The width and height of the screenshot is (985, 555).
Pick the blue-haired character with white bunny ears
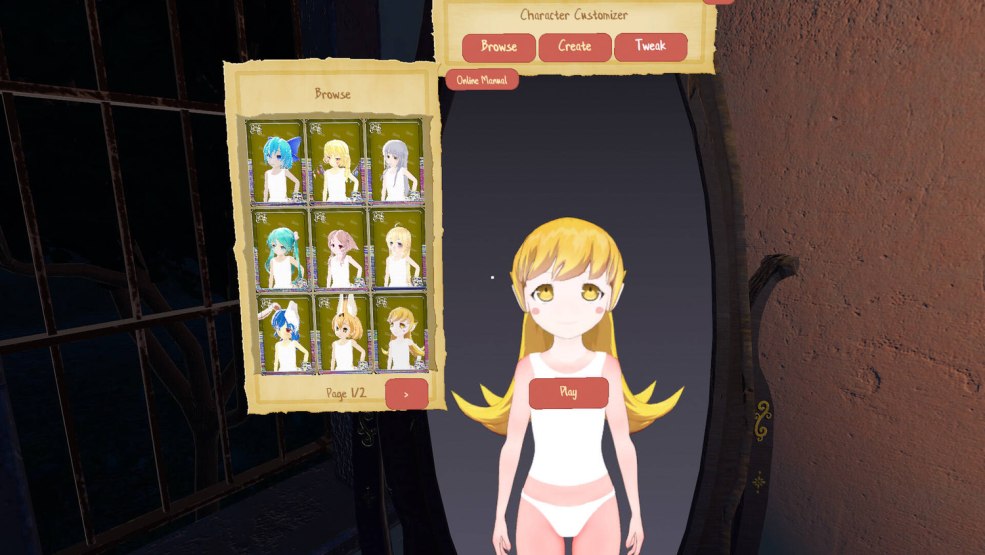280,333
